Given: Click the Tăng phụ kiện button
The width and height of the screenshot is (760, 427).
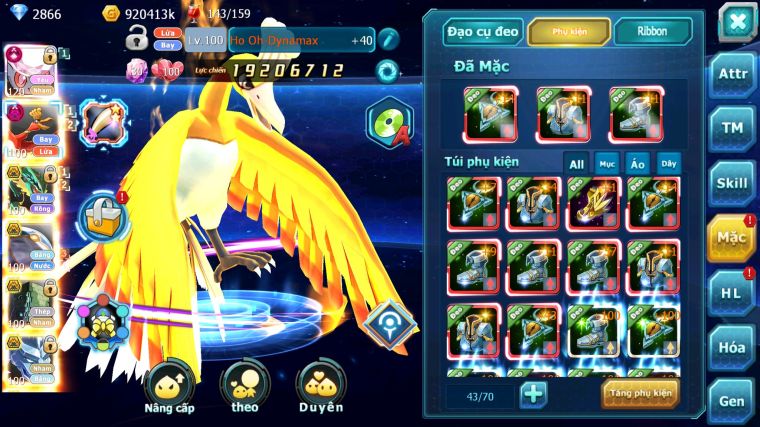Looking at the screenshot, I should 640,393.
